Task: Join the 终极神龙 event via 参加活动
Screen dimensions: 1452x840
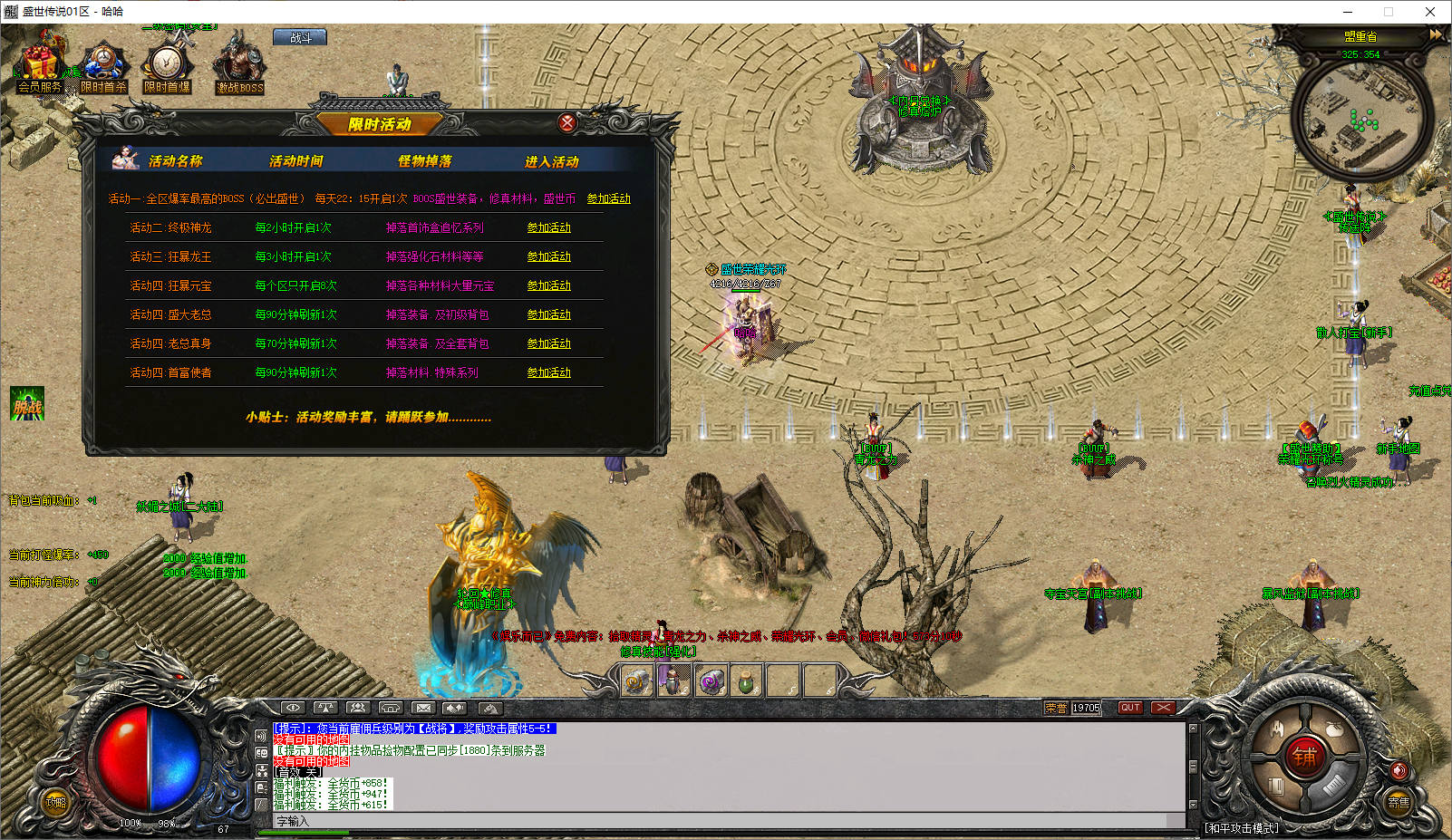Action: (x=549, y=227)
